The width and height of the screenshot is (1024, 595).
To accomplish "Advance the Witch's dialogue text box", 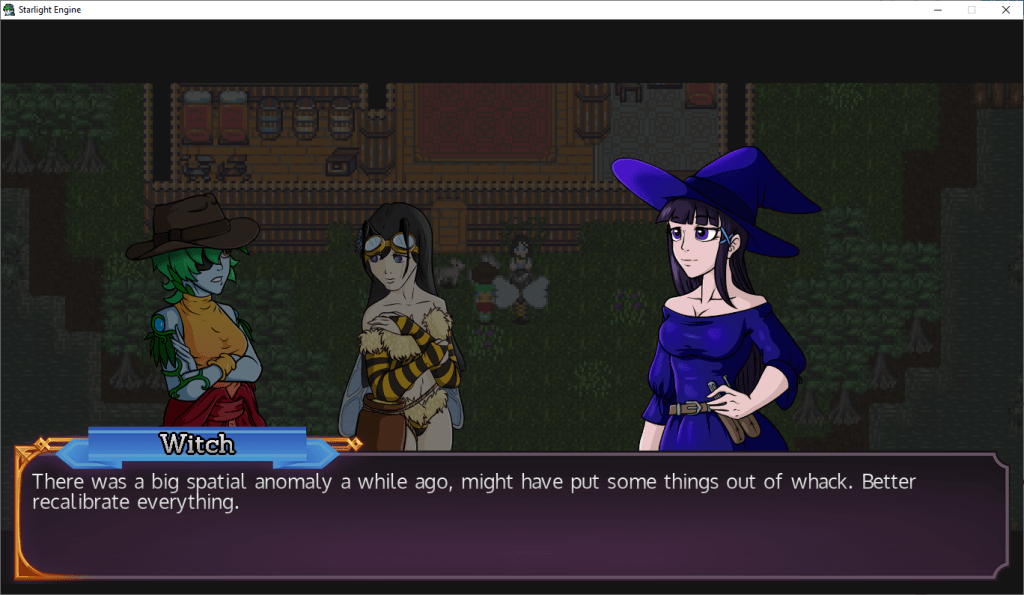I will (512, 518).
